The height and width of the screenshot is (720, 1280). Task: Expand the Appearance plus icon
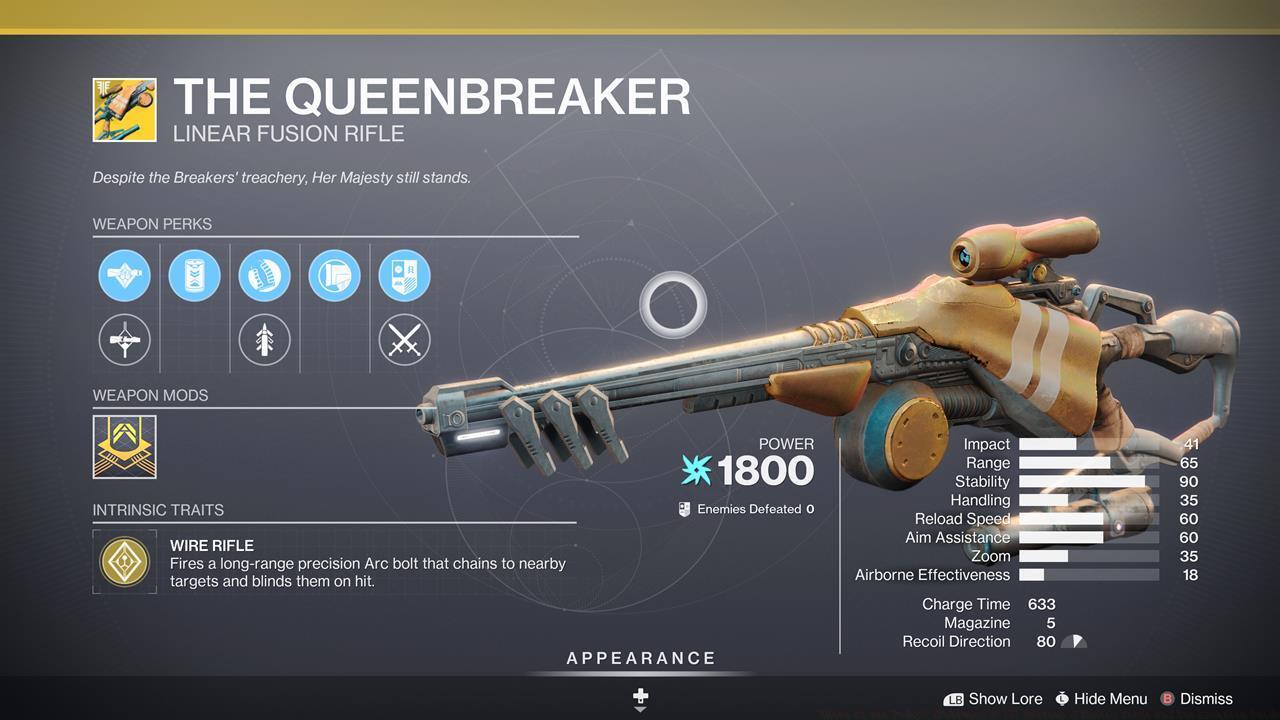pyautogui.click(x=639, y=695)
